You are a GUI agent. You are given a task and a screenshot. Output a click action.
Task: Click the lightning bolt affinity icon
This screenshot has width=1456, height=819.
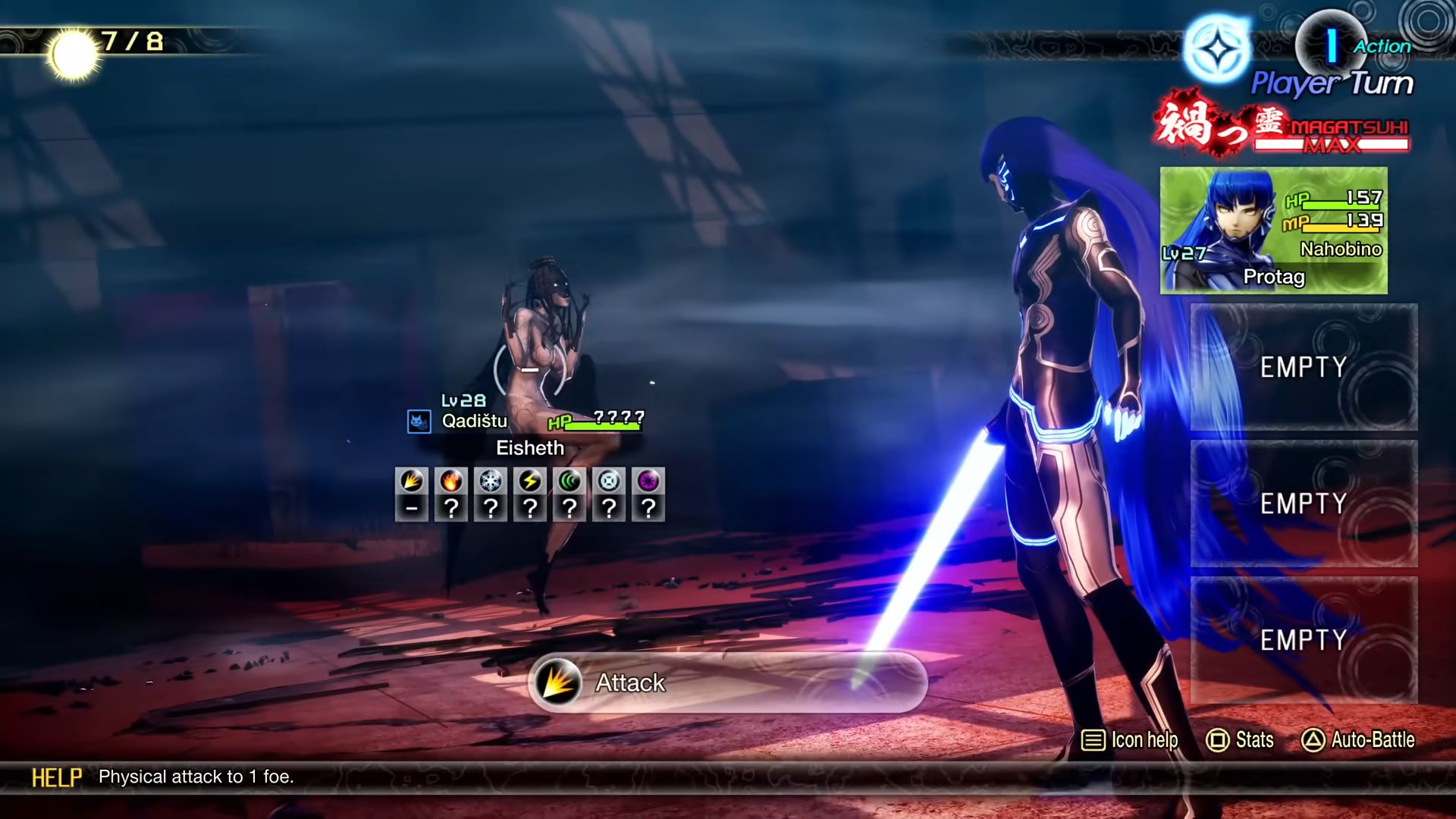click(530, 482)
